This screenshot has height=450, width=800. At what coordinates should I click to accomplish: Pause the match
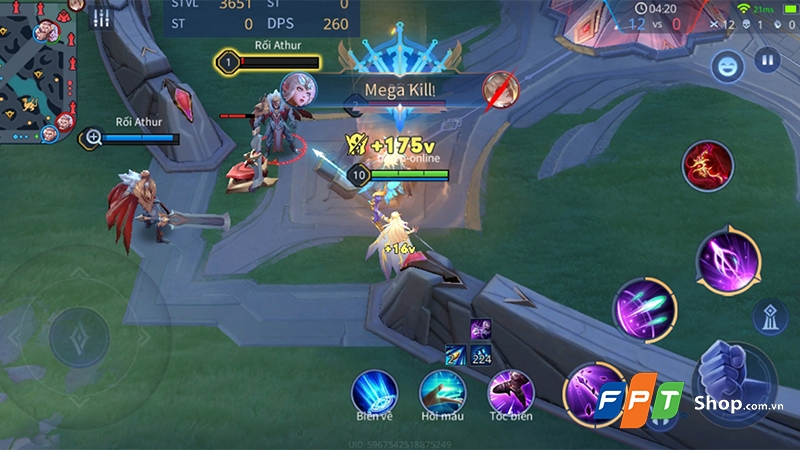click(x=767, y=60)
